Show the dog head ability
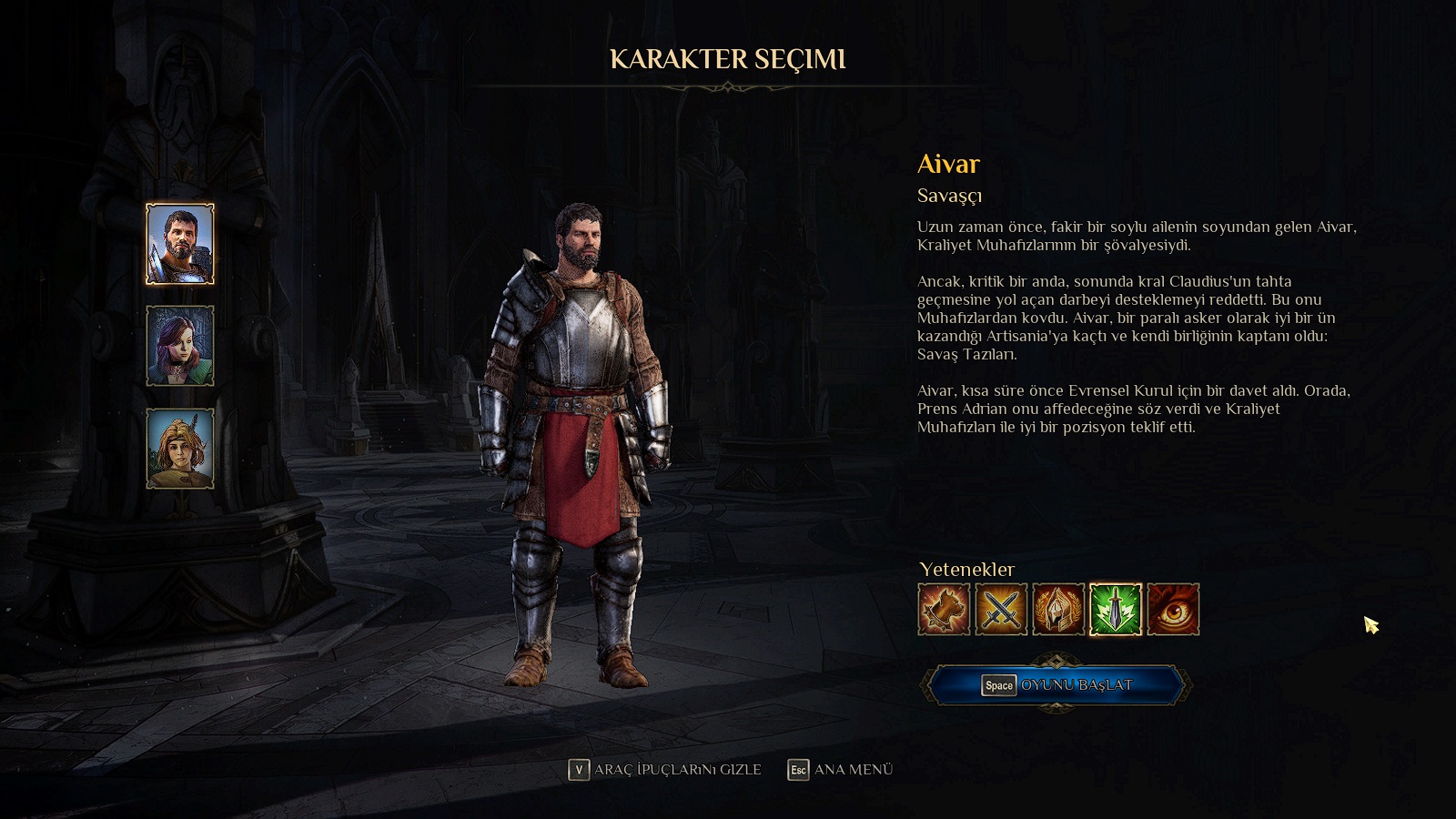The height and width of the screenshot is (819, 1456). point(944,610)
